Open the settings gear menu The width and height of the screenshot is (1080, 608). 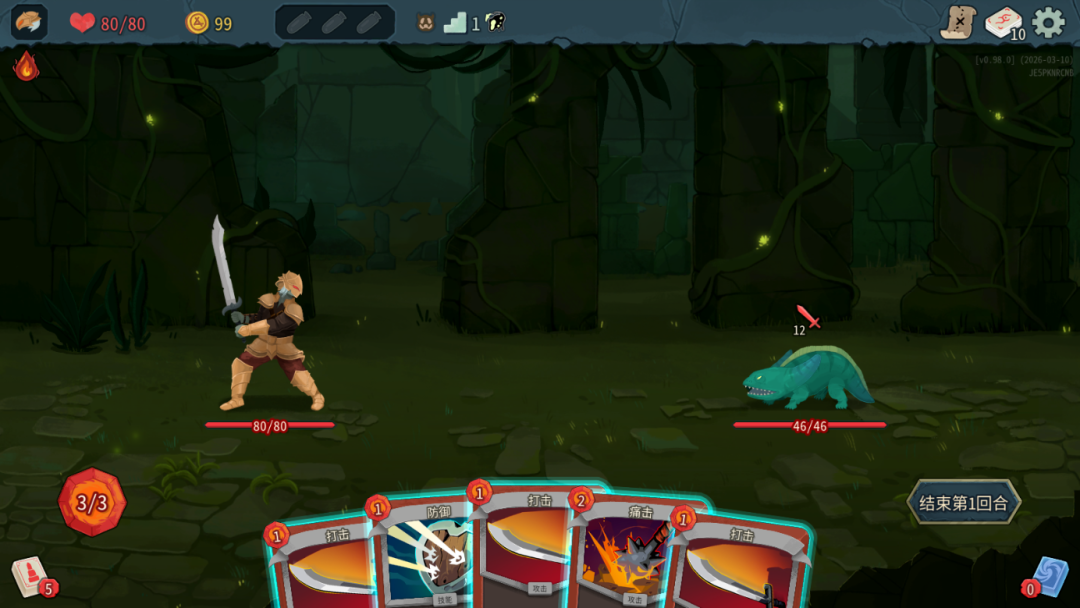click(x=1048, y=22)
